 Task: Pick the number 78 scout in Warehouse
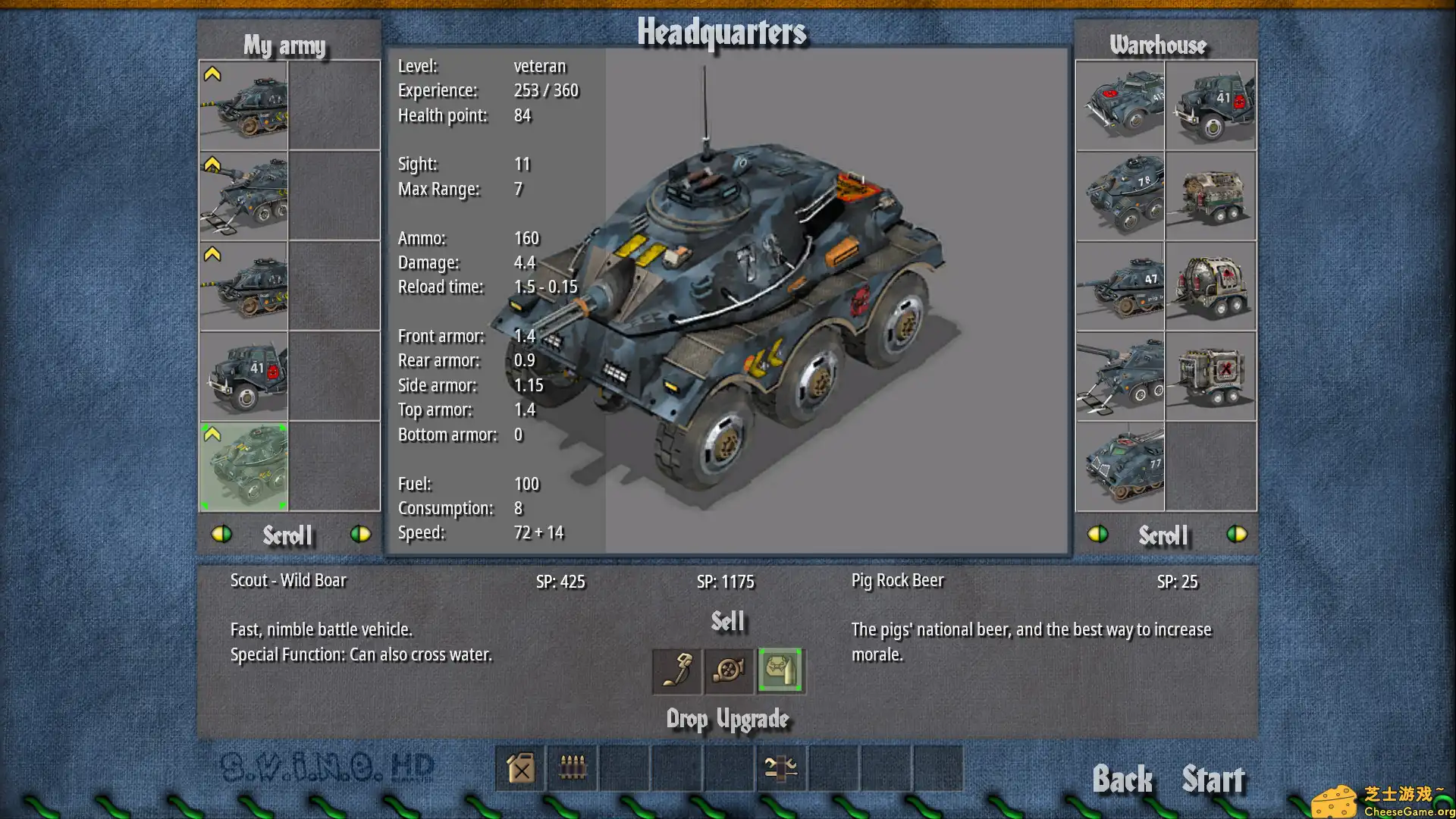point(1120,196)
